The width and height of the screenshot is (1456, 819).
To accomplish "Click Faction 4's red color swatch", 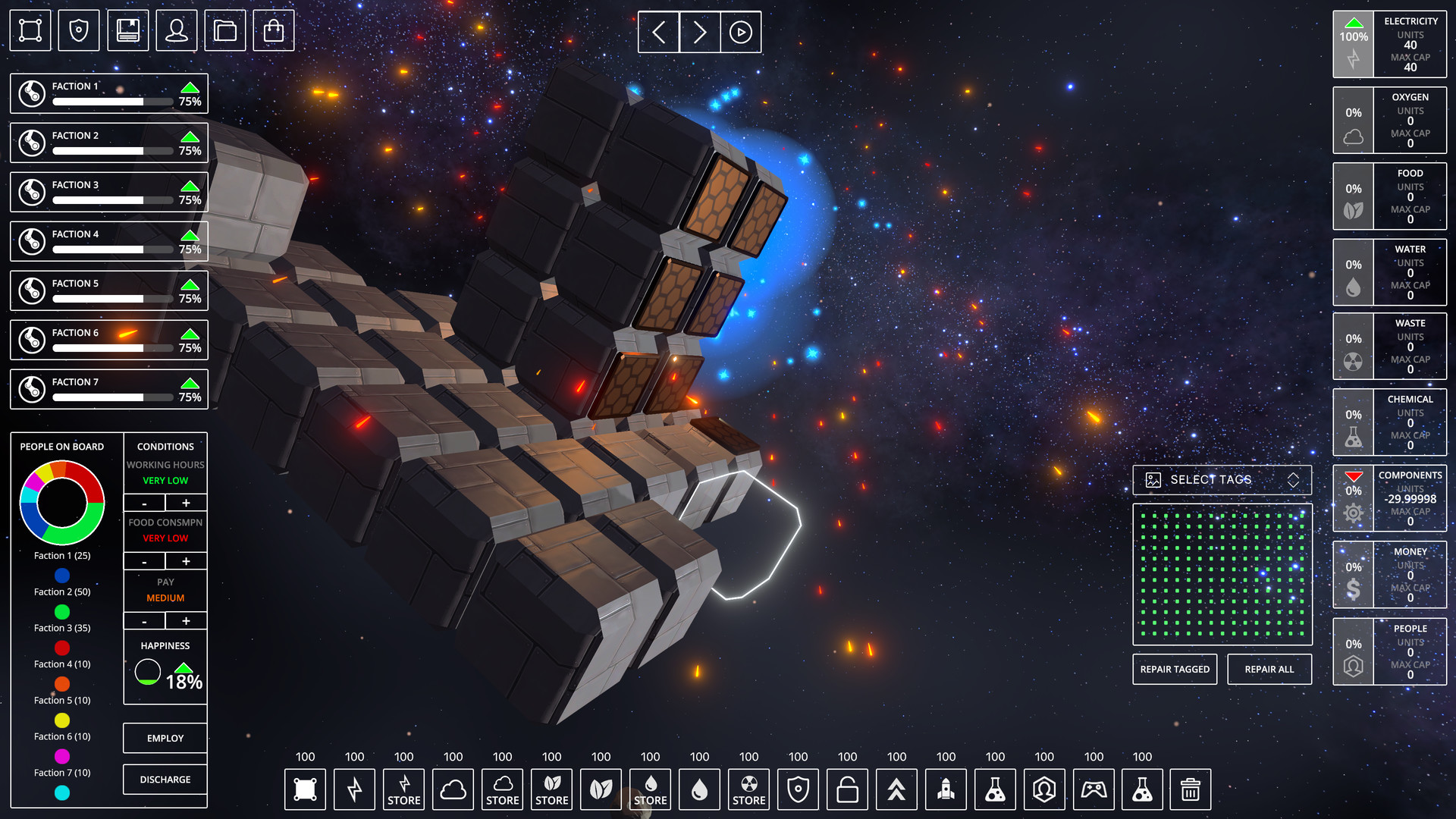I will [x=61, y=648].
